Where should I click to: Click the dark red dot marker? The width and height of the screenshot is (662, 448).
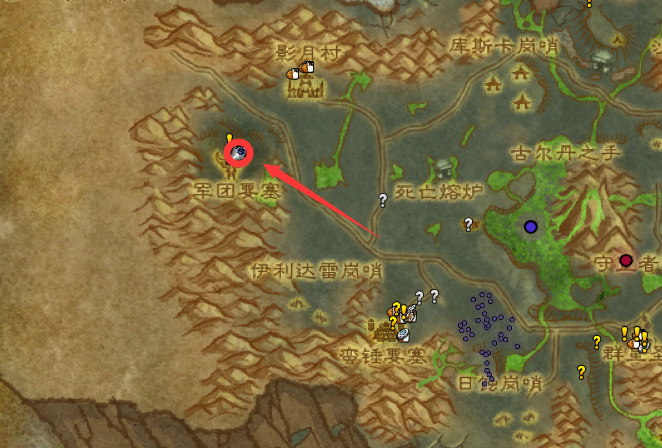(626, 260)
